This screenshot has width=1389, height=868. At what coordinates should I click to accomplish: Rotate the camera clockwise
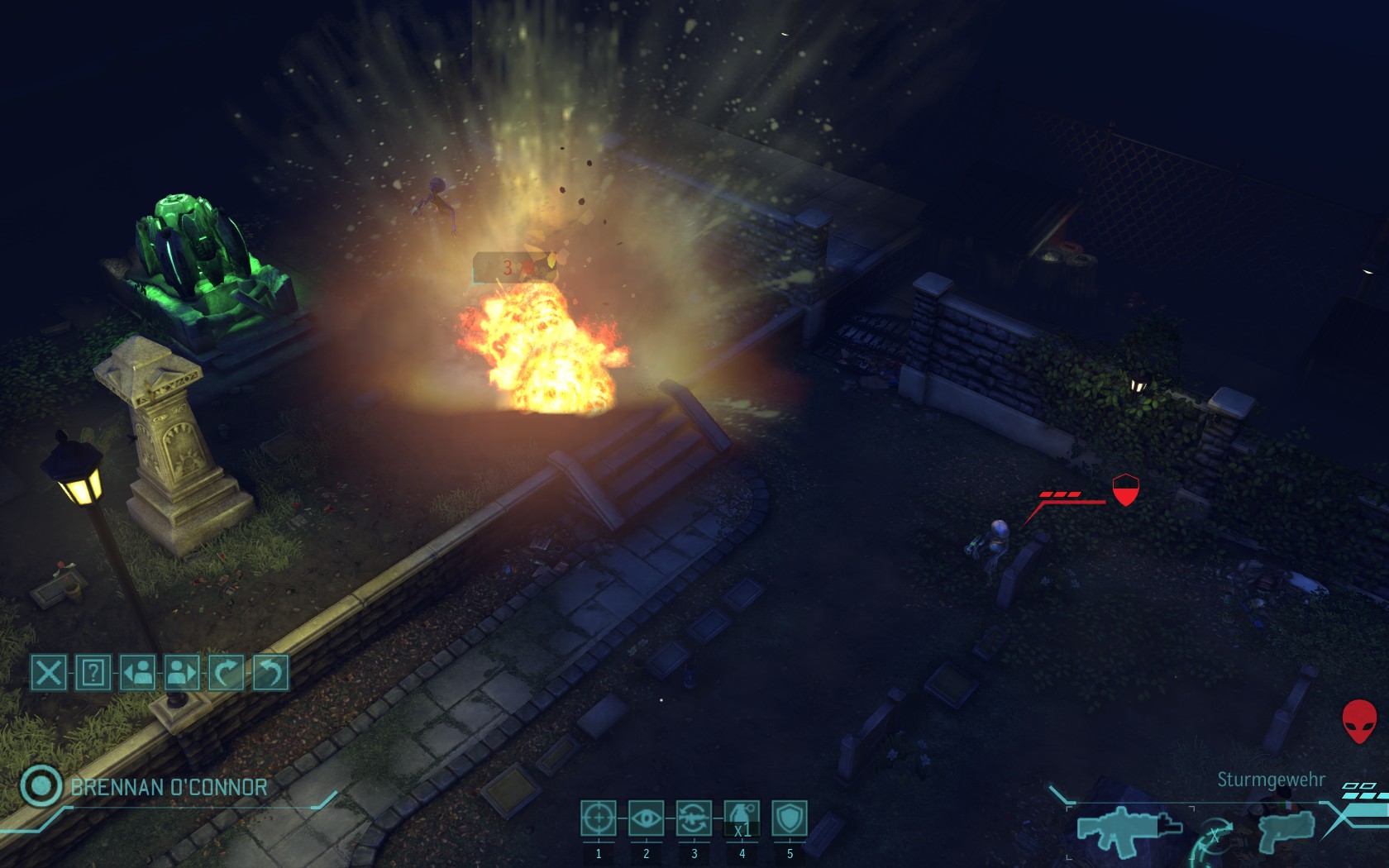226,672
